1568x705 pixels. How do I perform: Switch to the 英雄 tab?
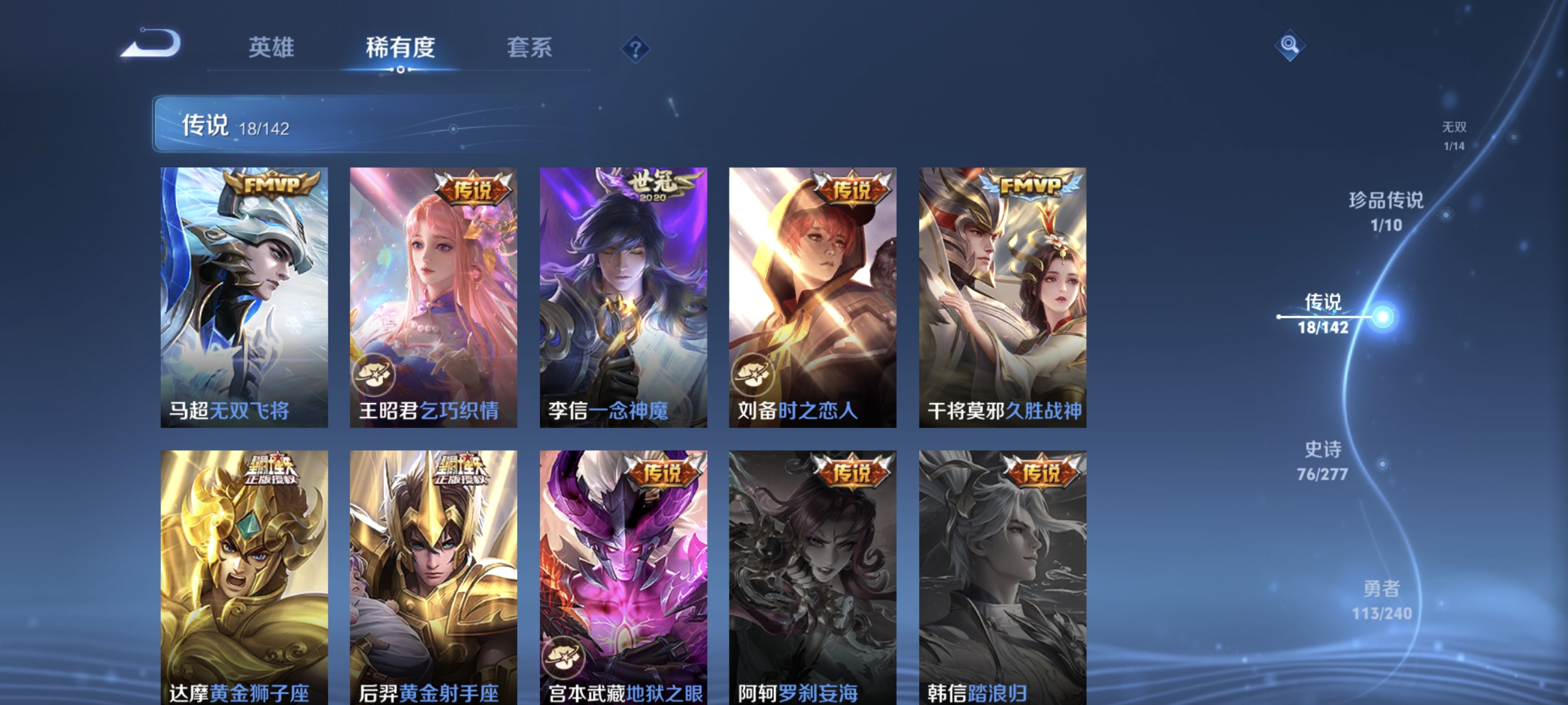point(271,49)
